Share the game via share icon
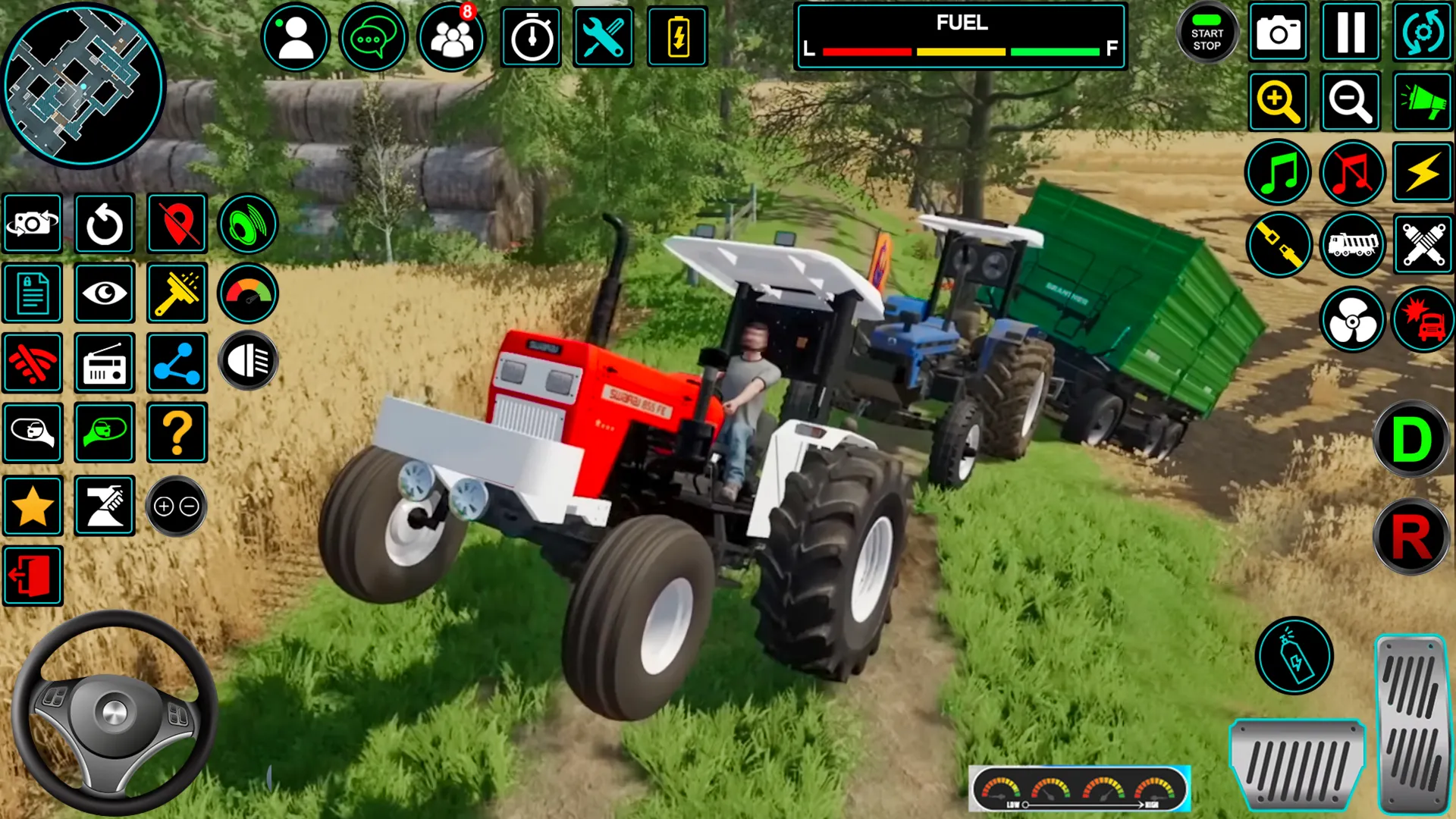This screenshot has height=819, width=1456. pyautogui.click(x=177, y=364)
